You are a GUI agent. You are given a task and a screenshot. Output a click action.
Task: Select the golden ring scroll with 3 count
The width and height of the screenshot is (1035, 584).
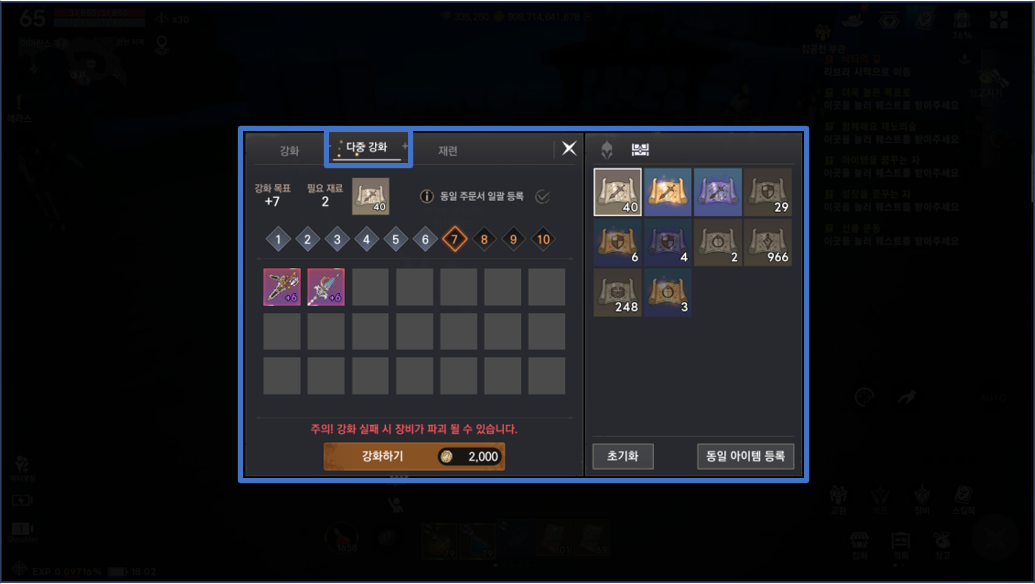[668, 293]
